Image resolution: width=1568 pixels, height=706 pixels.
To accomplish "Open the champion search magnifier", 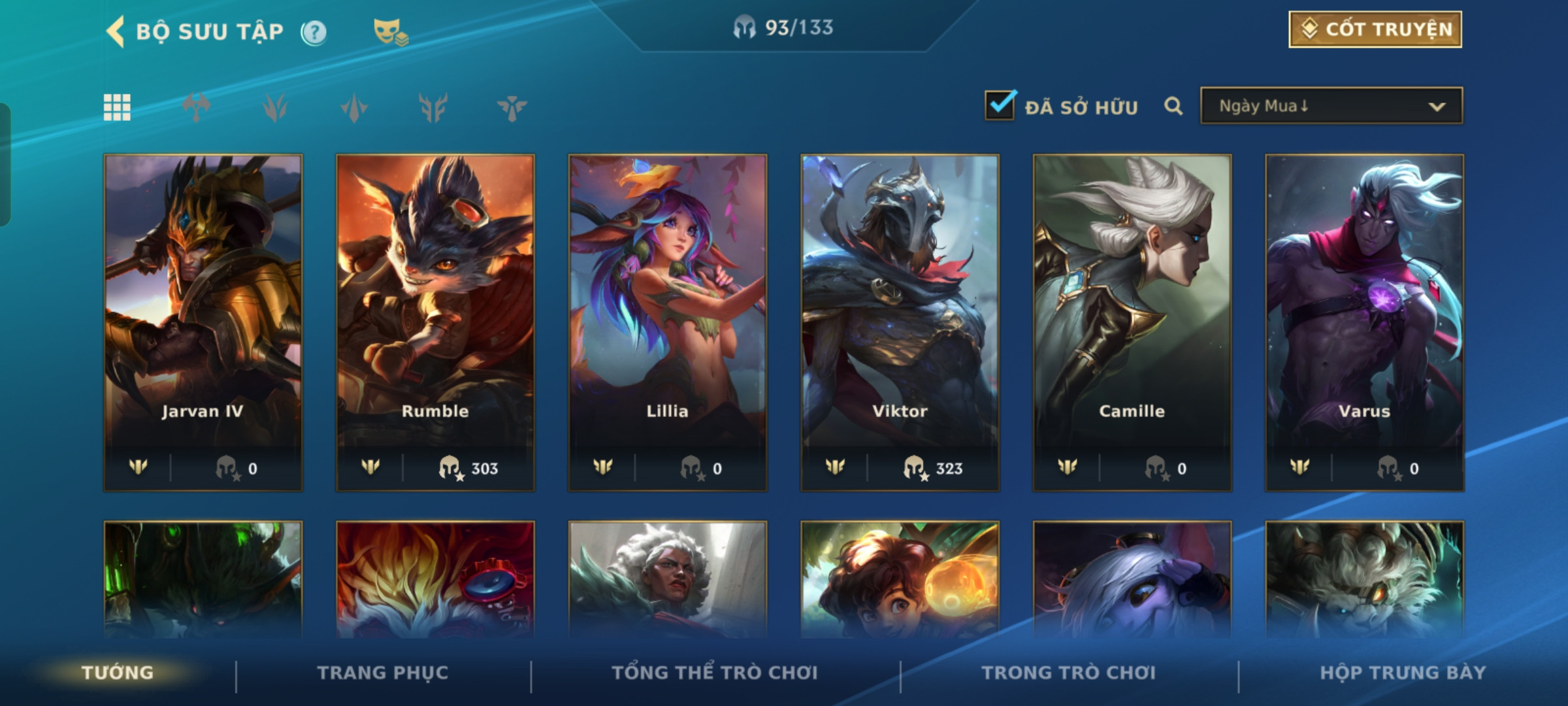I will point(1173,106).
